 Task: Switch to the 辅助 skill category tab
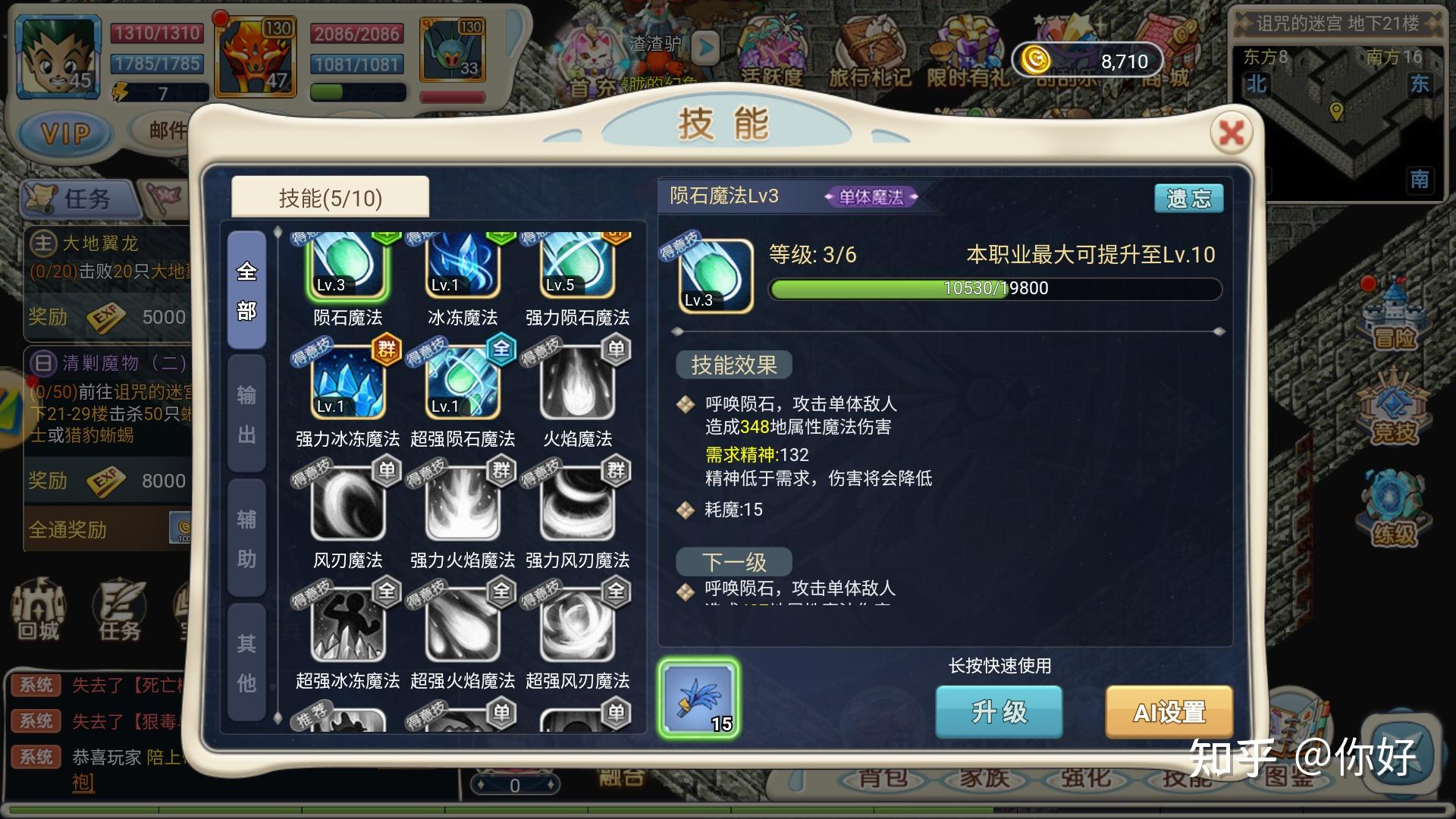(246, 538)
